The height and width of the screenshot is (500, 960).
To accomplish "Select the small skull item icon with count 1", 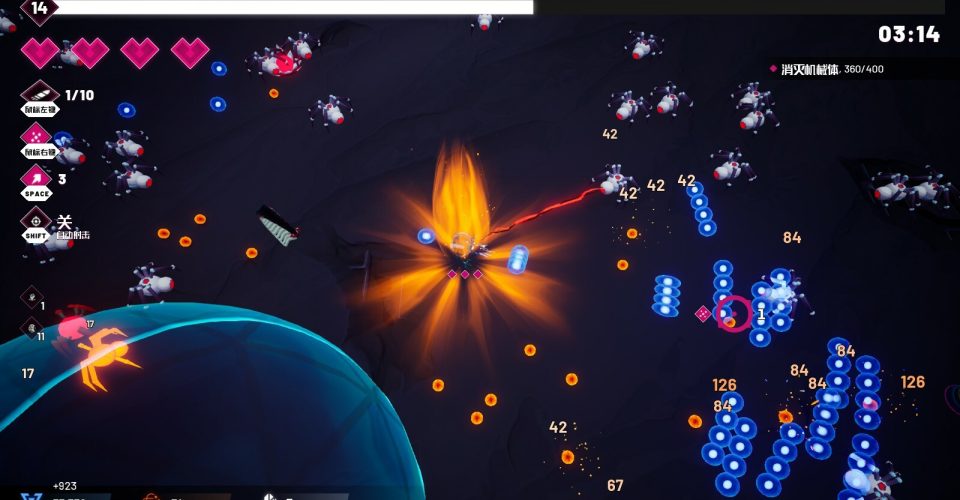I will 31,296.
